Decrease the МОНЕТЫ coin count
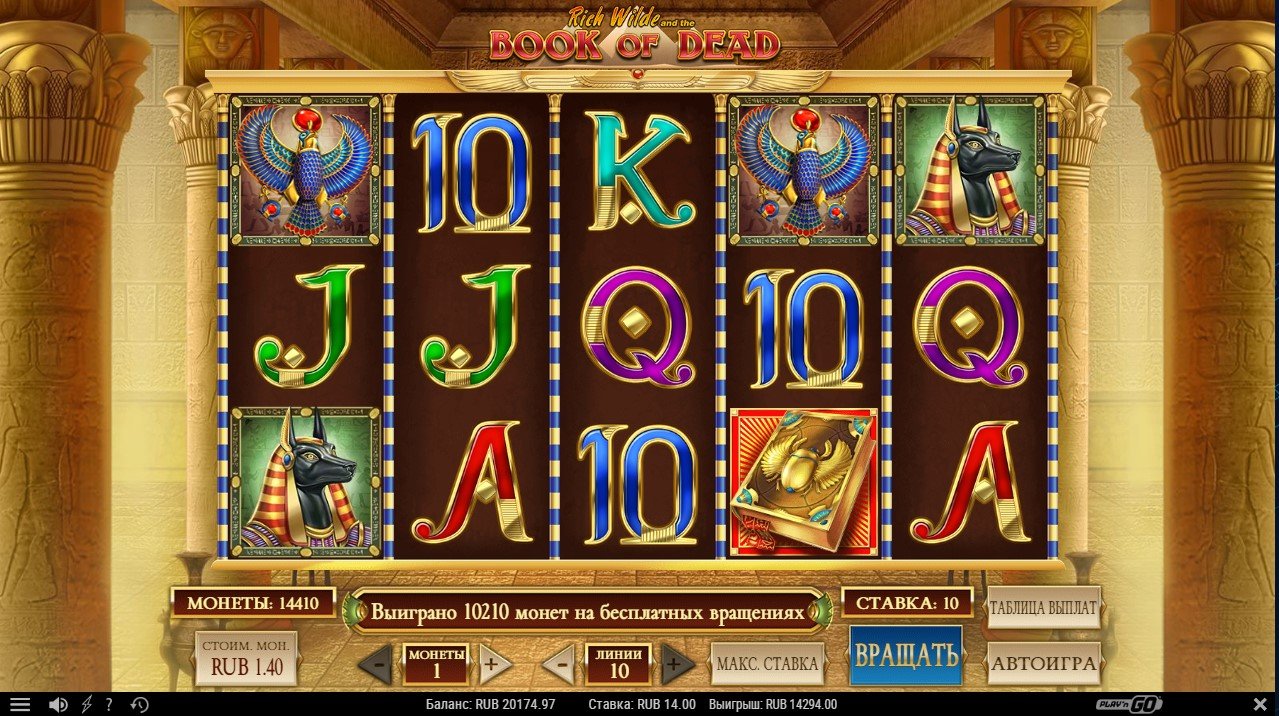Viewport: 1279px width, 716px height. pyautogui.click(x=376, y=664)
